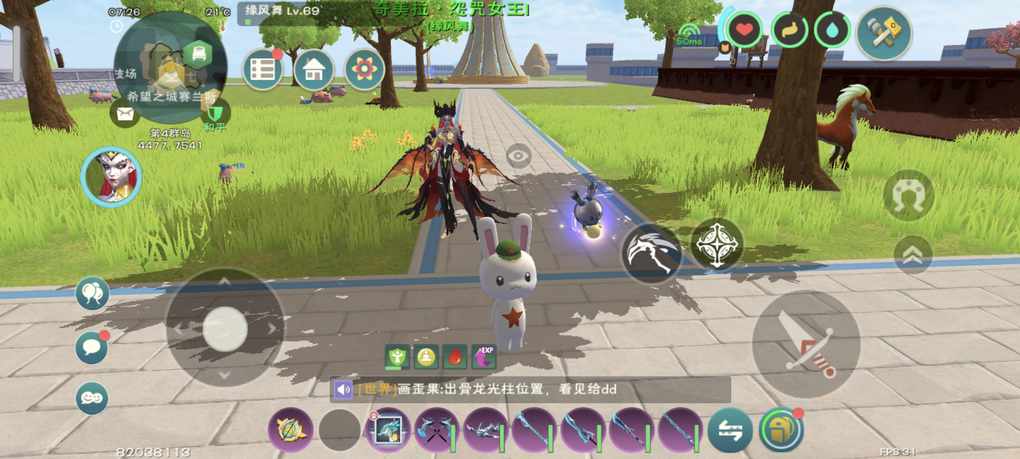
Task: Activate the dragon claw skill
Action: pos(651,252)
